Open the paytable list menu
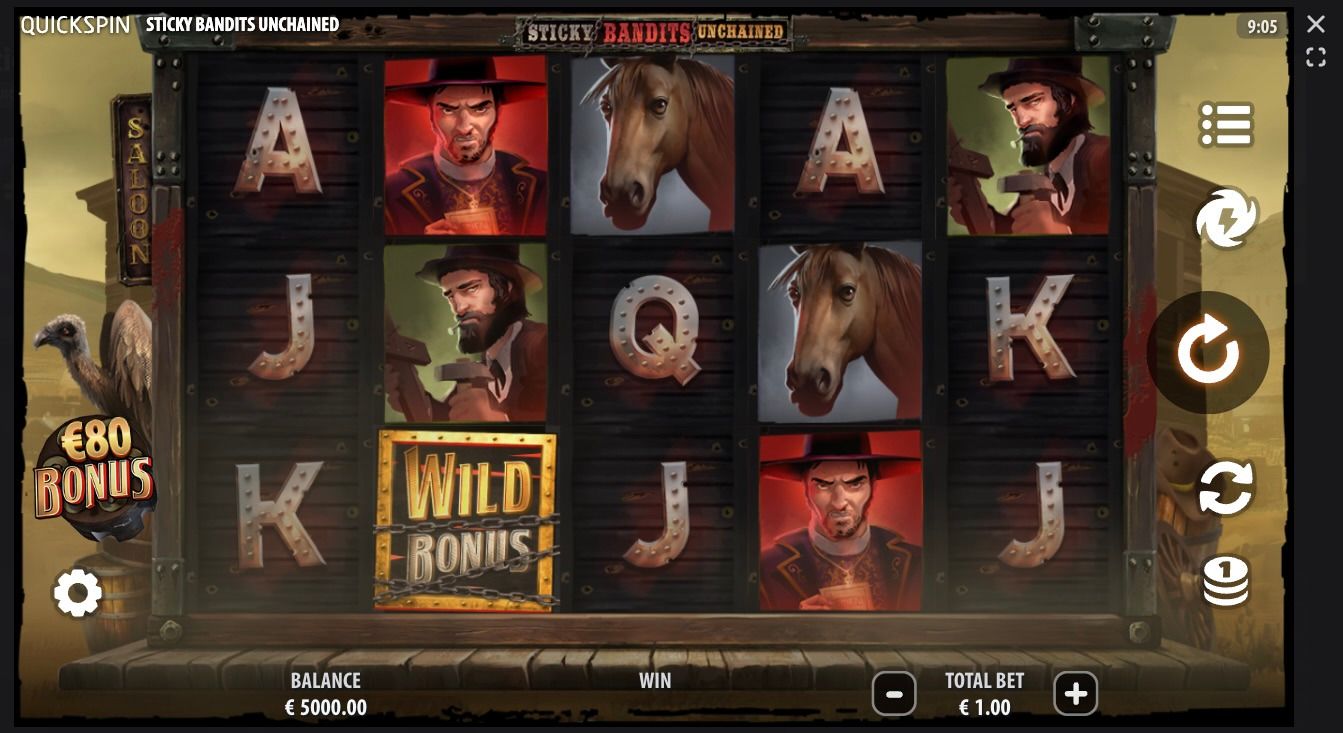Screen dimensions: 1343x733 (x=1226, y=124)
